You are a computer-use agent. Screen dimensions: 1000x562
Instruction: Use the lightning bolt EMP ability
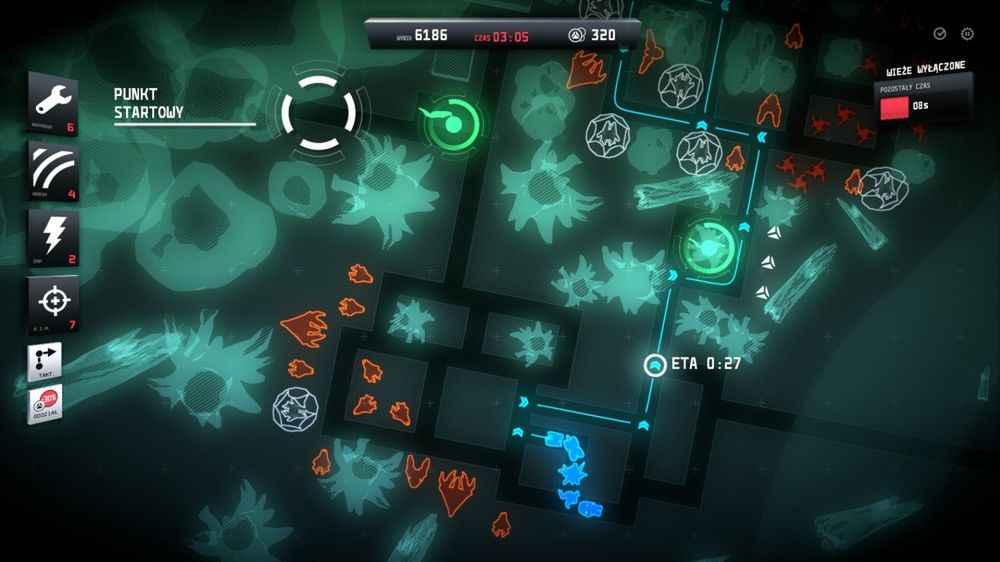(x=52, y=237)
